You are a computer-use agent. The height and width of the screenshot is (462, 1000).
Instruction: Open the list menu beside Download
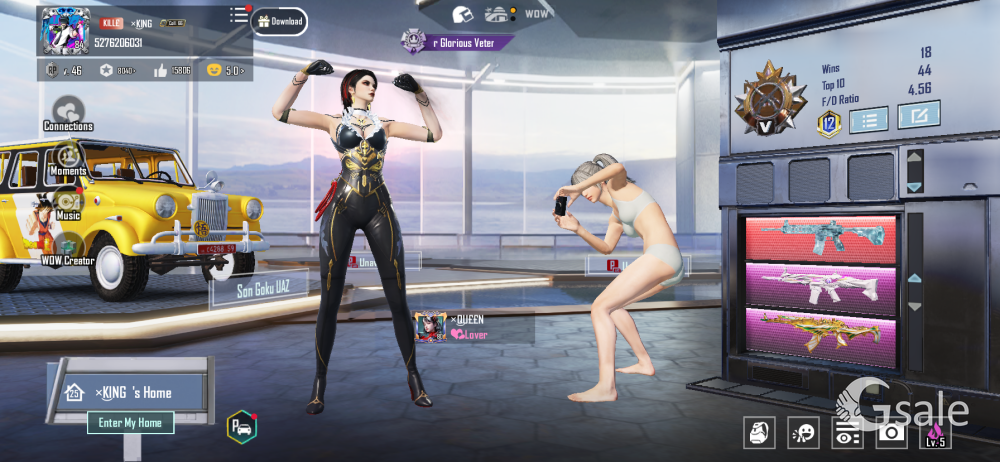pyautogui.click(x=239, y=15)
